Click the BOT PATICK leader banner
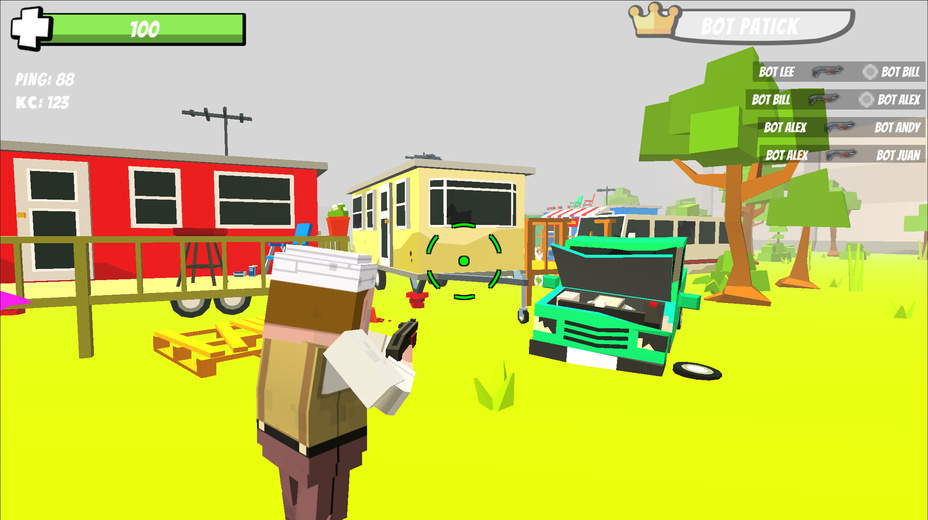Screen dimensions: 928x520 pos(762,26)
